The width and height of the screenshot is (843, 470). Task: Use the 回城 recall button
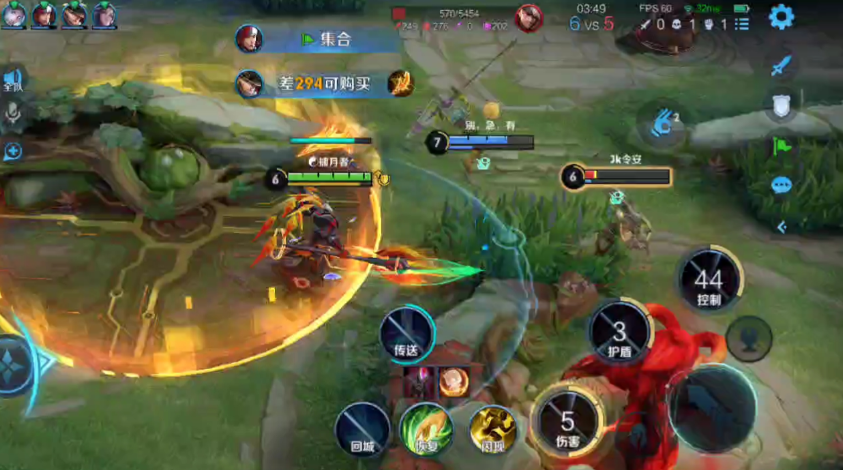coord(362,430)
